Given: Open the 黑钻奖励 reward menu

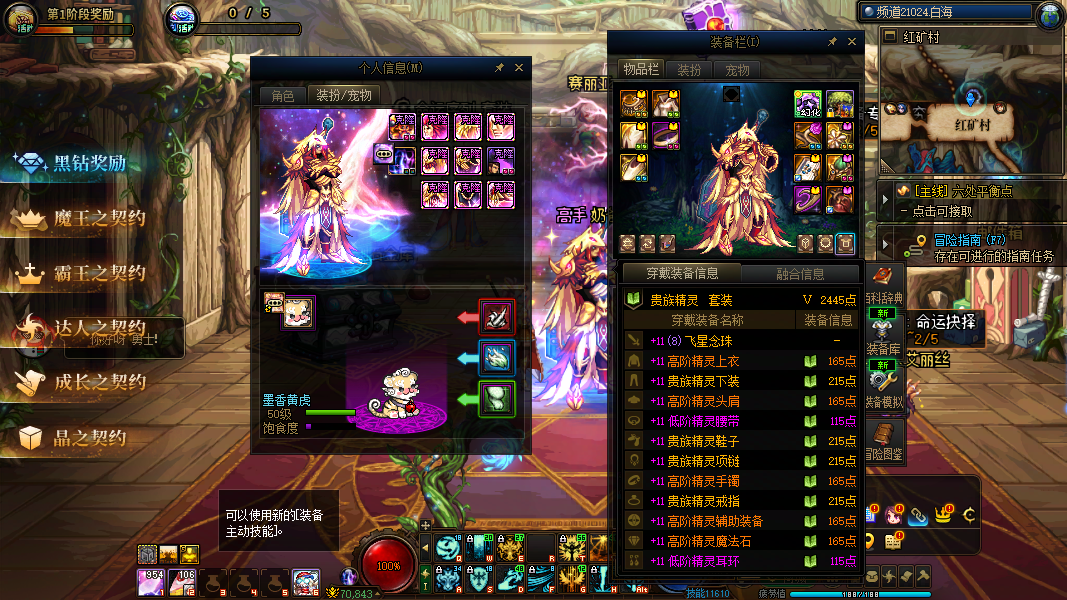Looking at the screenshot, I should (x=89, y=164).
